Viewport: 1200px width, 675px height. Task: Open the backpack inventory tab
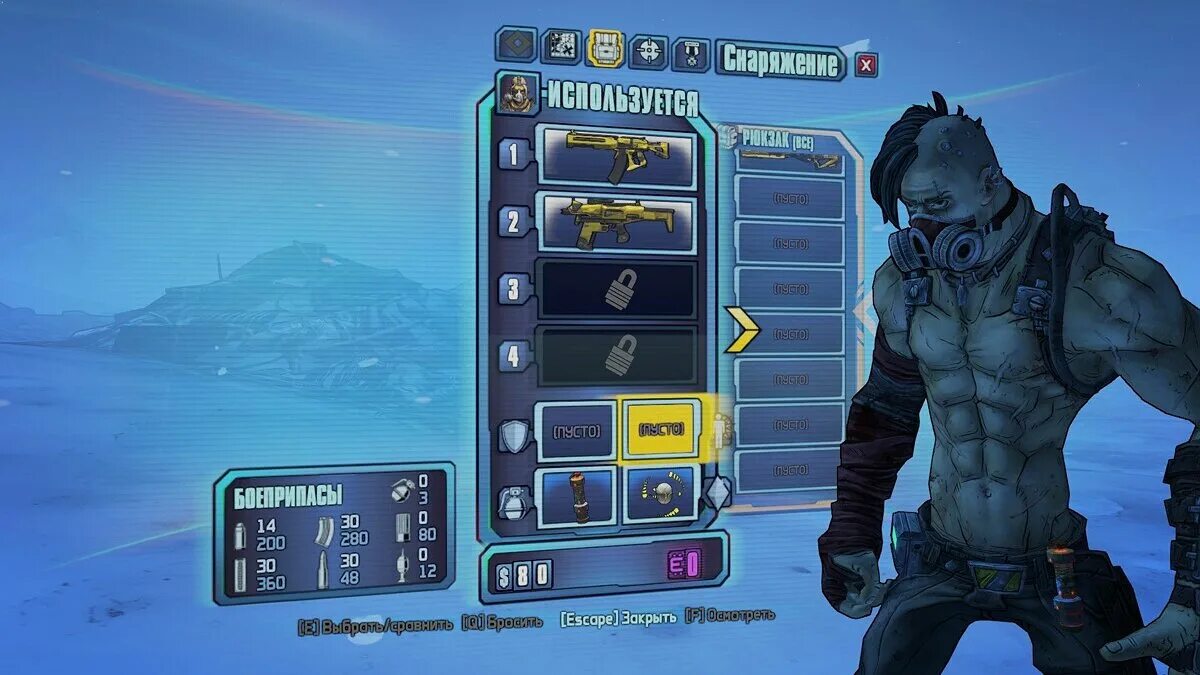tap(605, 46)
